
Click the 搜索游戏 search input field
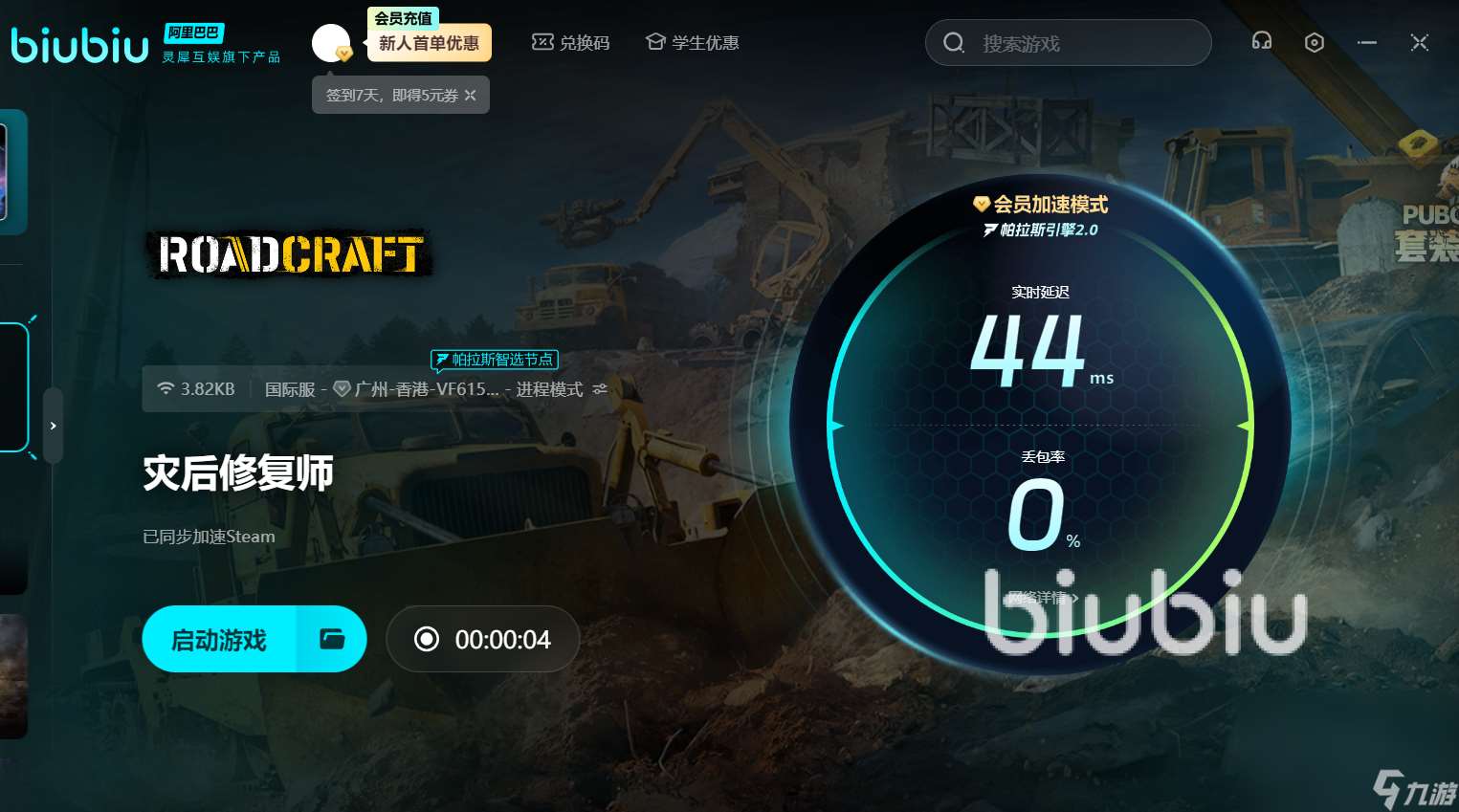point(1068,42)
